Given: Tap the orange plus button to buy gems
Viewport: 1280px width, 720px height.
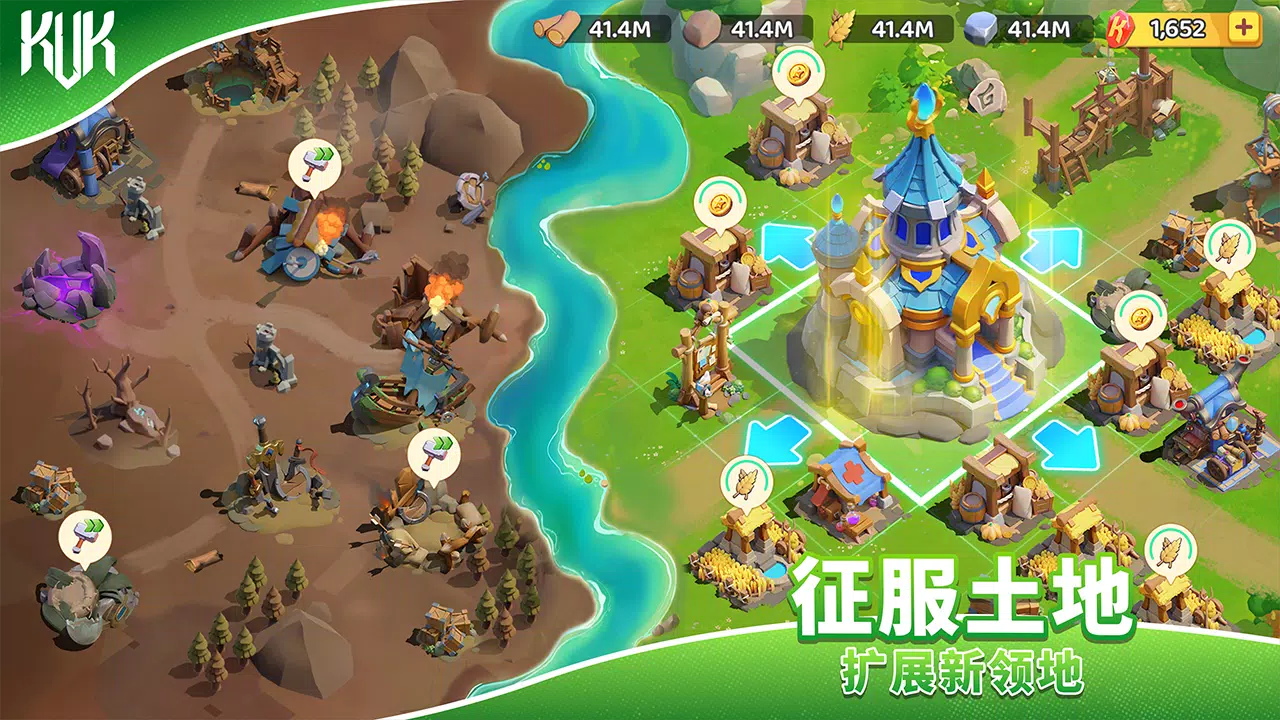Looking at the screenshot, I should (1243, 30).
